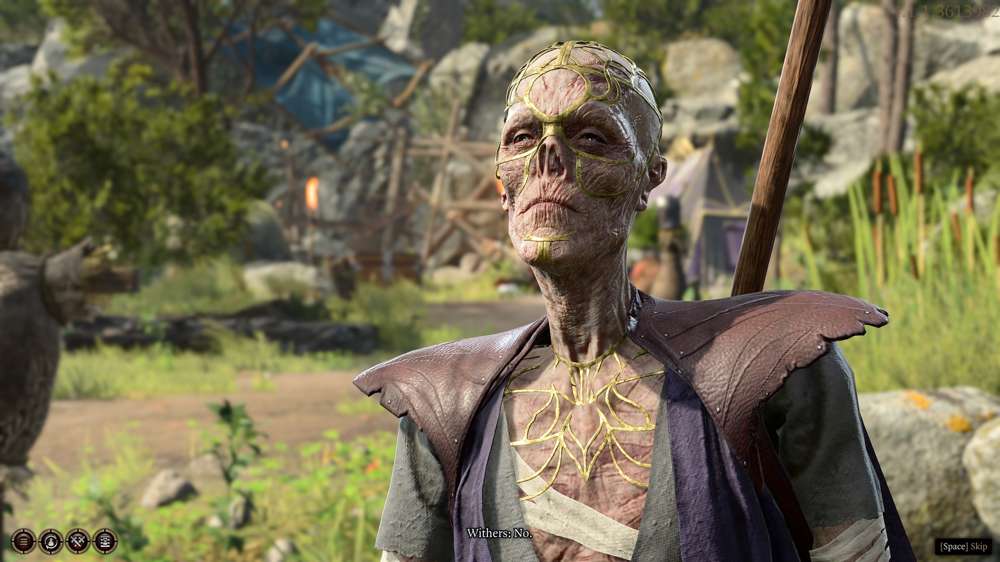
Task: Click the three-horizontal-bars dialogue icon
Action: (x=23, y=541)
